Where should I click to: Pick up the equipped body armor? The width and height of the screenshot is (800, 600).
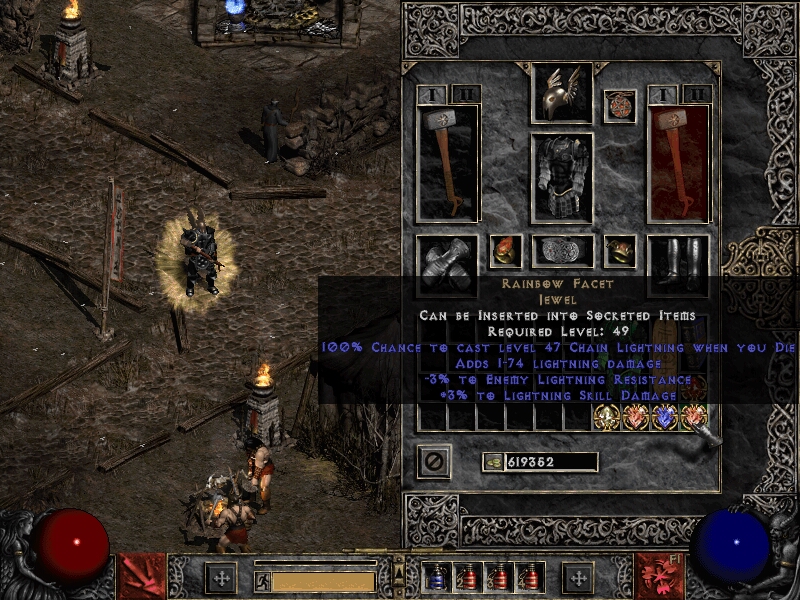[561, 177]
